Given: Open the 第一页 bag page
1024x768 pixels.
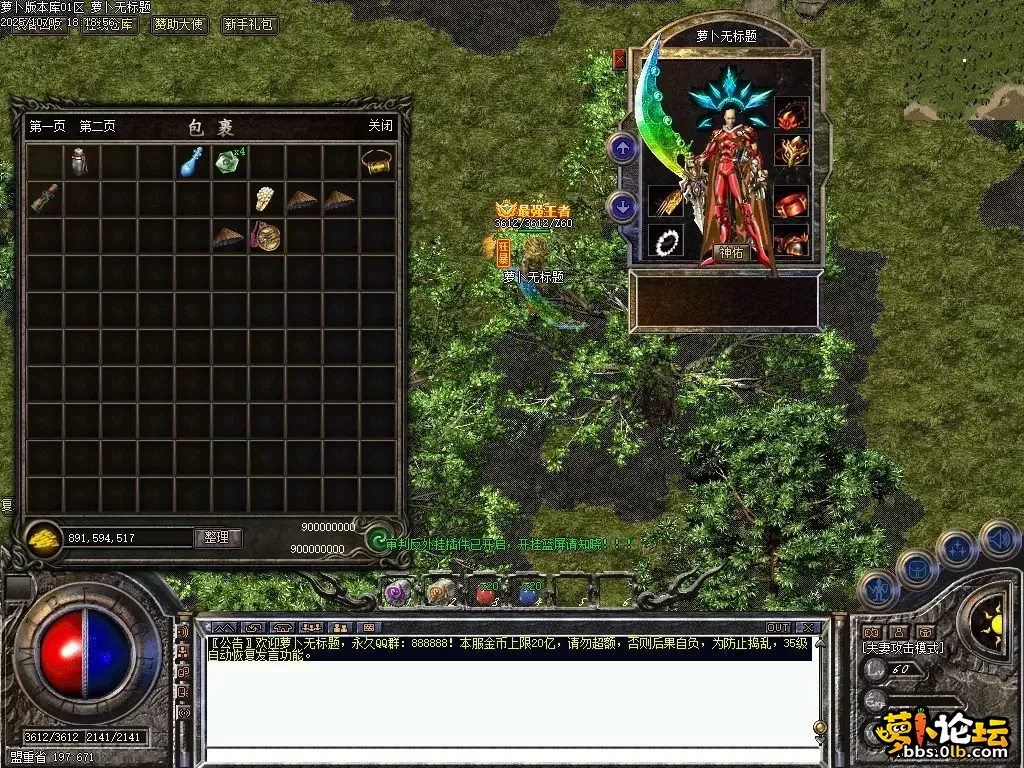Looking at the screenshot, I should pyautogui.click(x=47, y=127).
